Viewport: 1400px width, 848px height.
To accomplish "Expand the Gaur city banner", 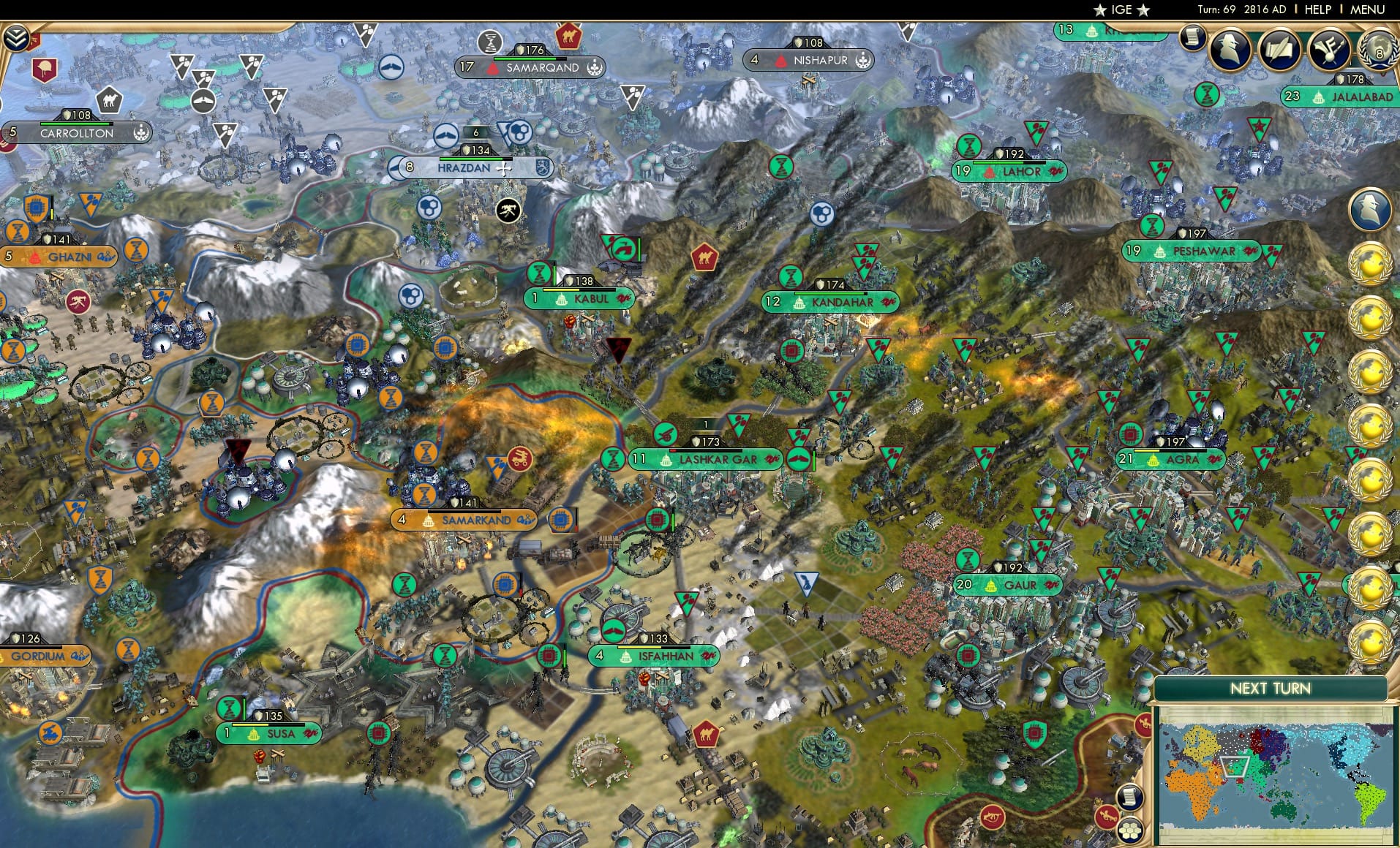I will 1009,585.
